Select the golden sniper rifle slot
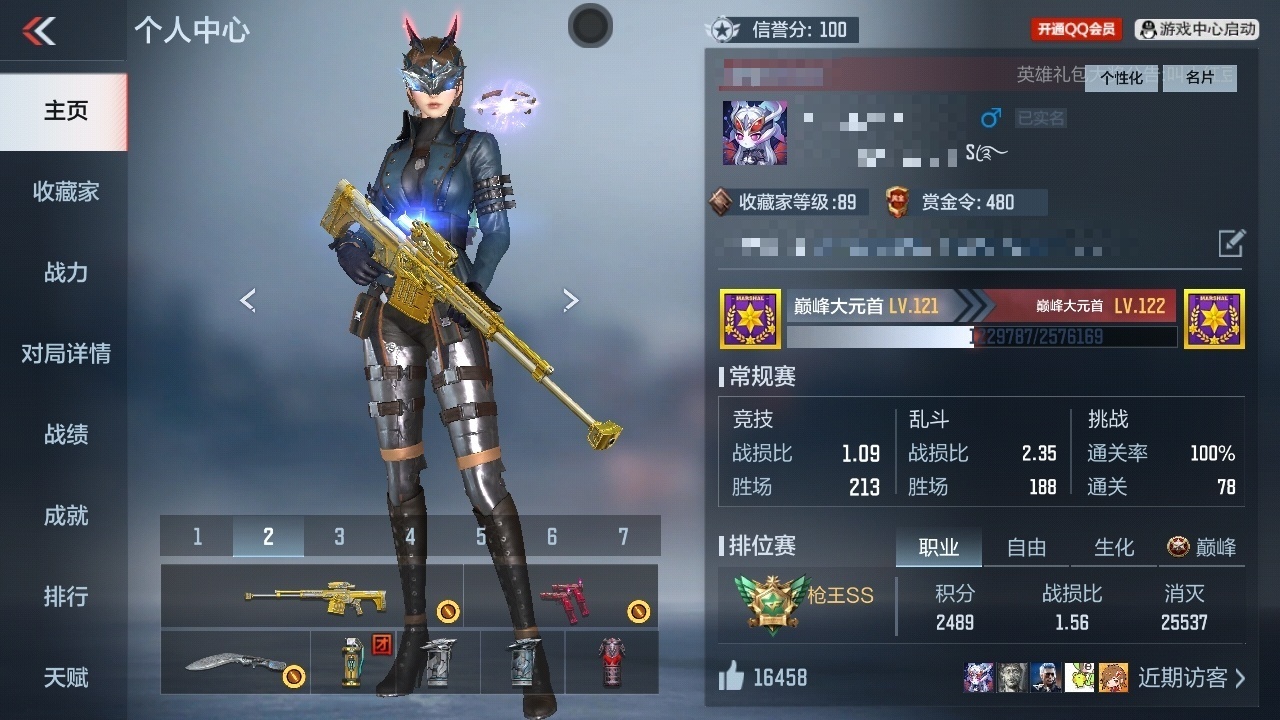 pos(312,596)
